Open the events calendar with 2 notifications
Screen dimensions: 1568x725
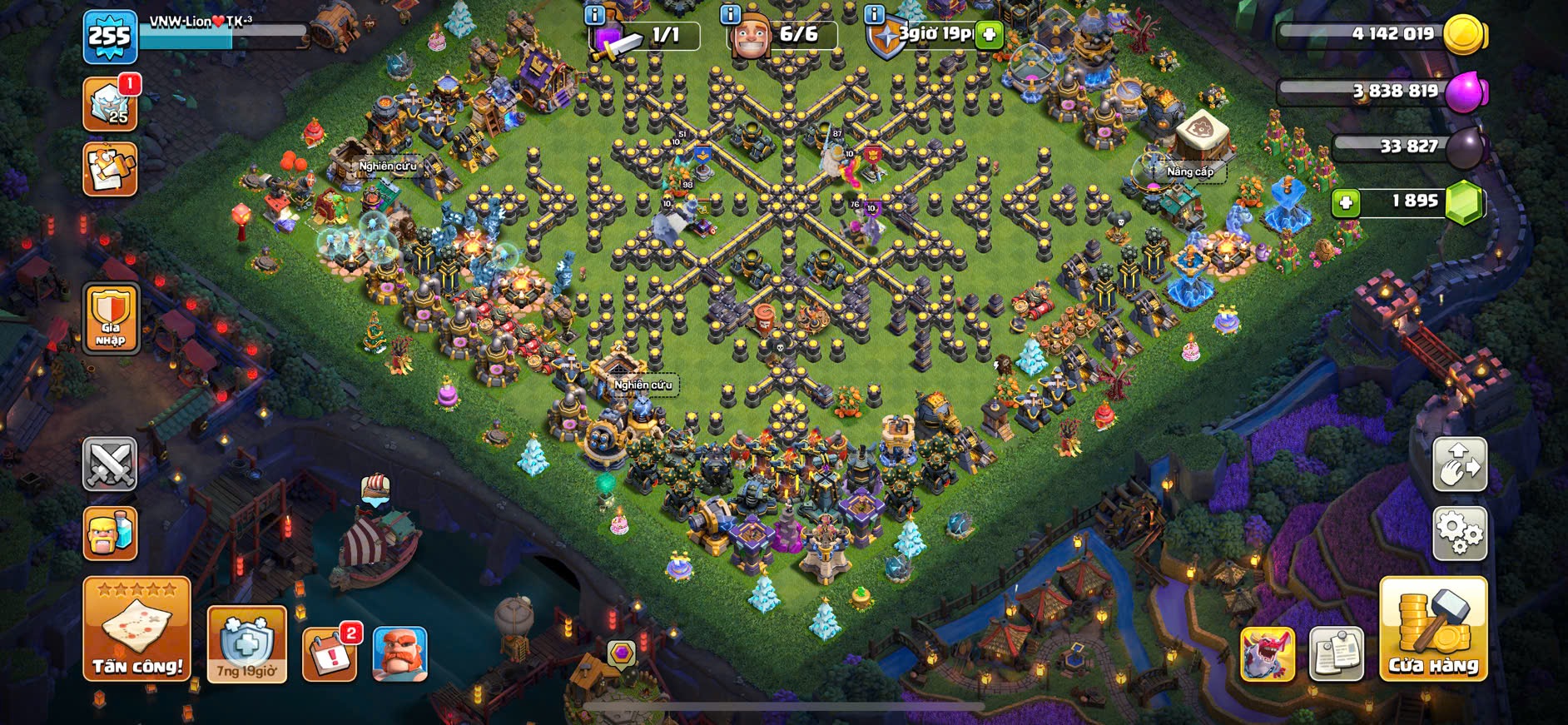(330, 653)
